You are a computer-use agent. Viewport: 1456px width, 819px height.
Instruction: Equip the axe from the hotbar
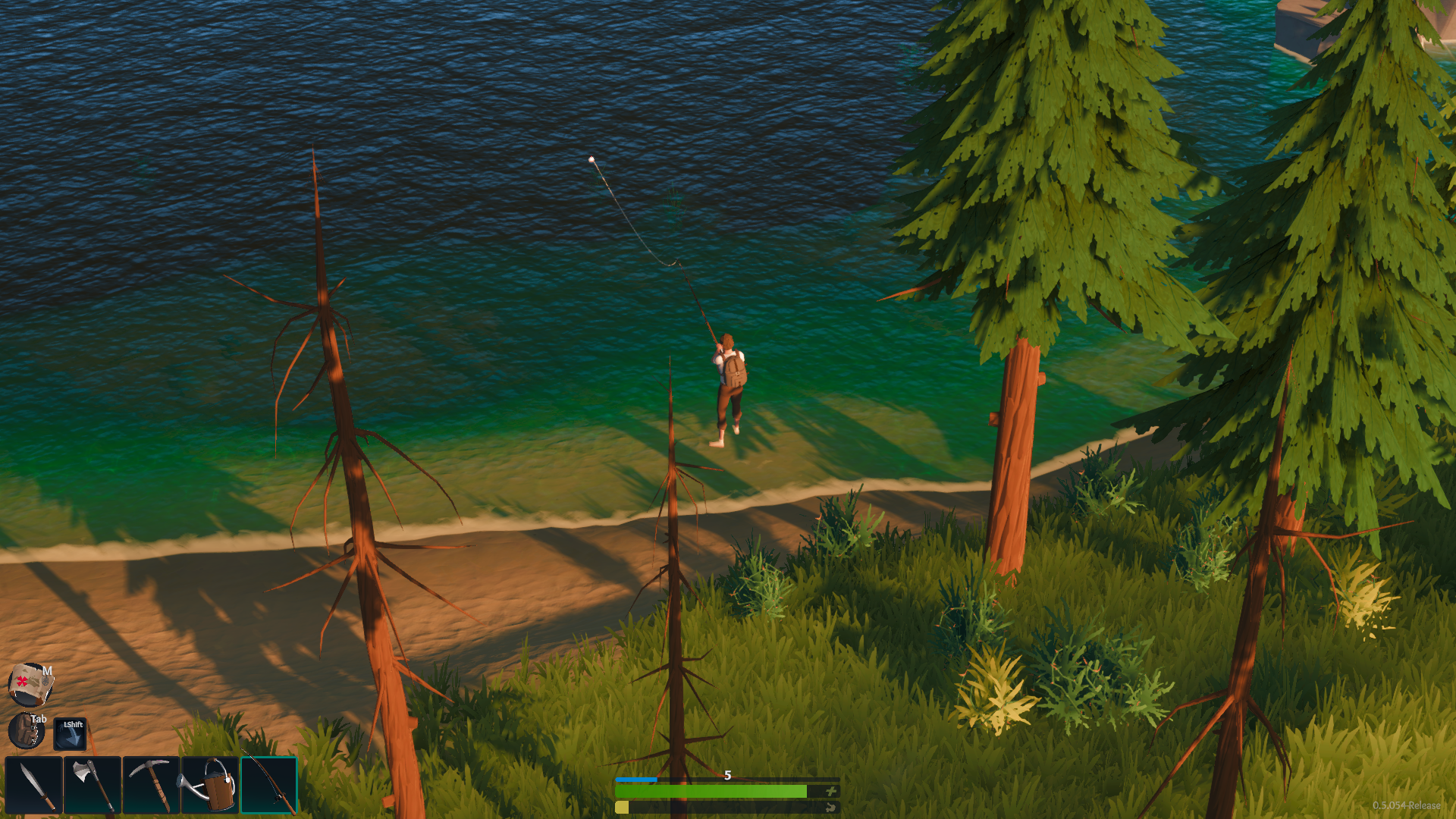pyautogui.click(x=93, y=785)
